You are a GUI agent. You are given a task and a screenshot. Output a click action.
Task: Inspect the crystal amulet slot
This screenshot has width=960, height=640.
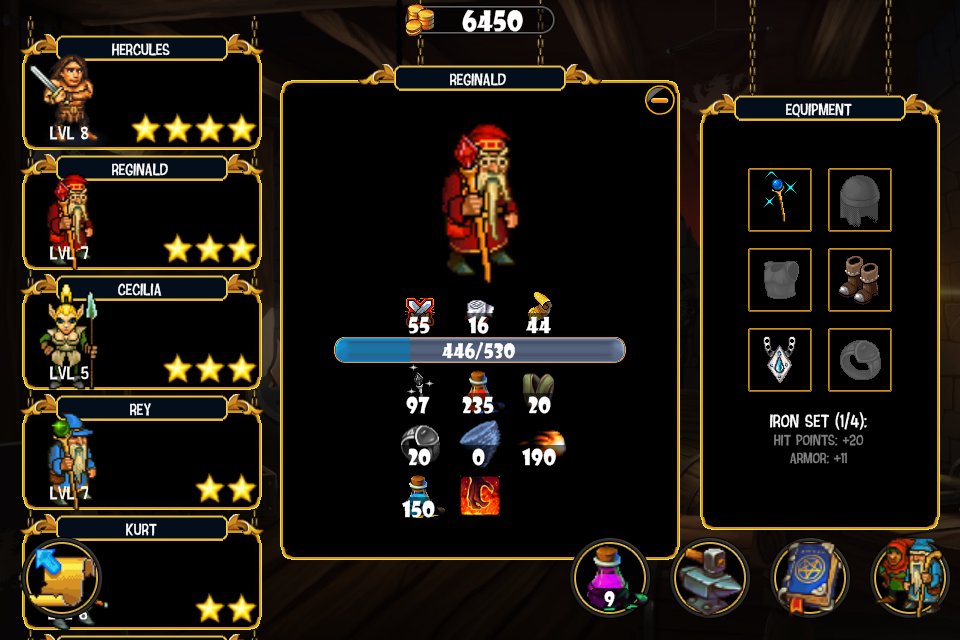click(x=780, y=360)
